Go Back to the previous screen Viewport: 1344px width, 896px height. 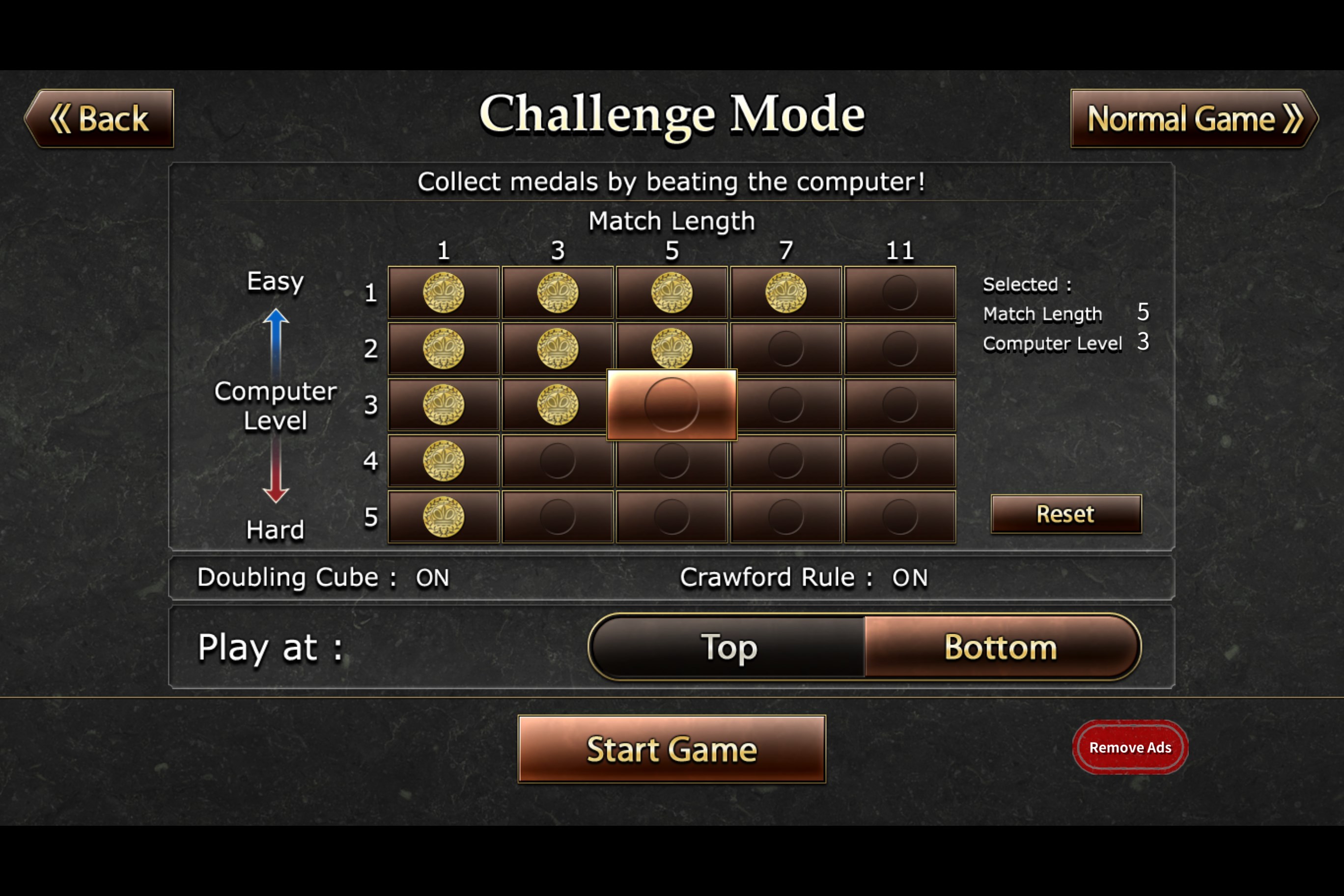[101, 119]
